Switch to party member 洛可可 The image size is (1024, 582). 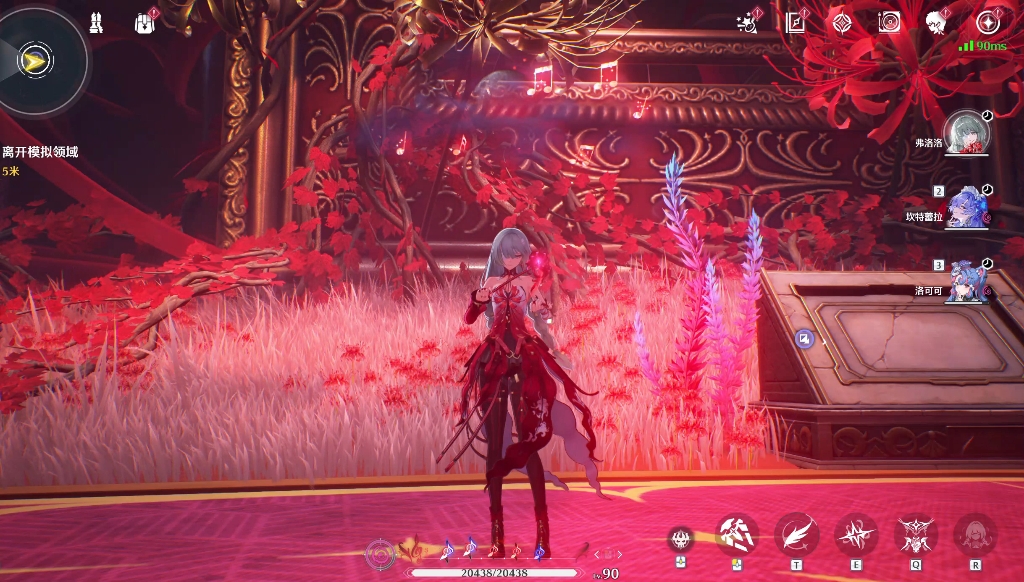[967, 281]
